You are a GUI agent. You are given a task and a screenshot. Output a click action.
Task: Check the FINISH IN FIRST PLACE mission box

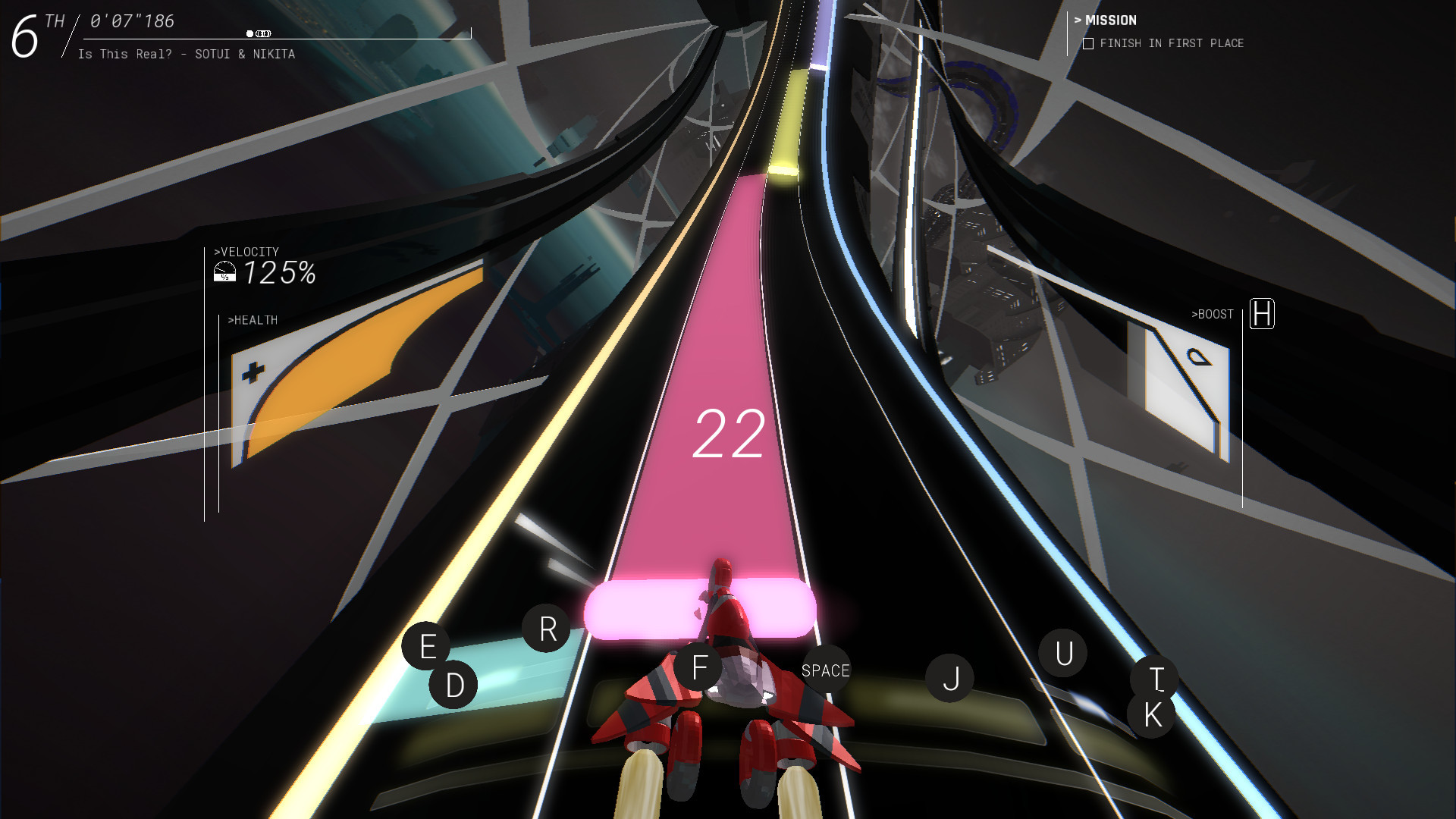pos(1087,44)
